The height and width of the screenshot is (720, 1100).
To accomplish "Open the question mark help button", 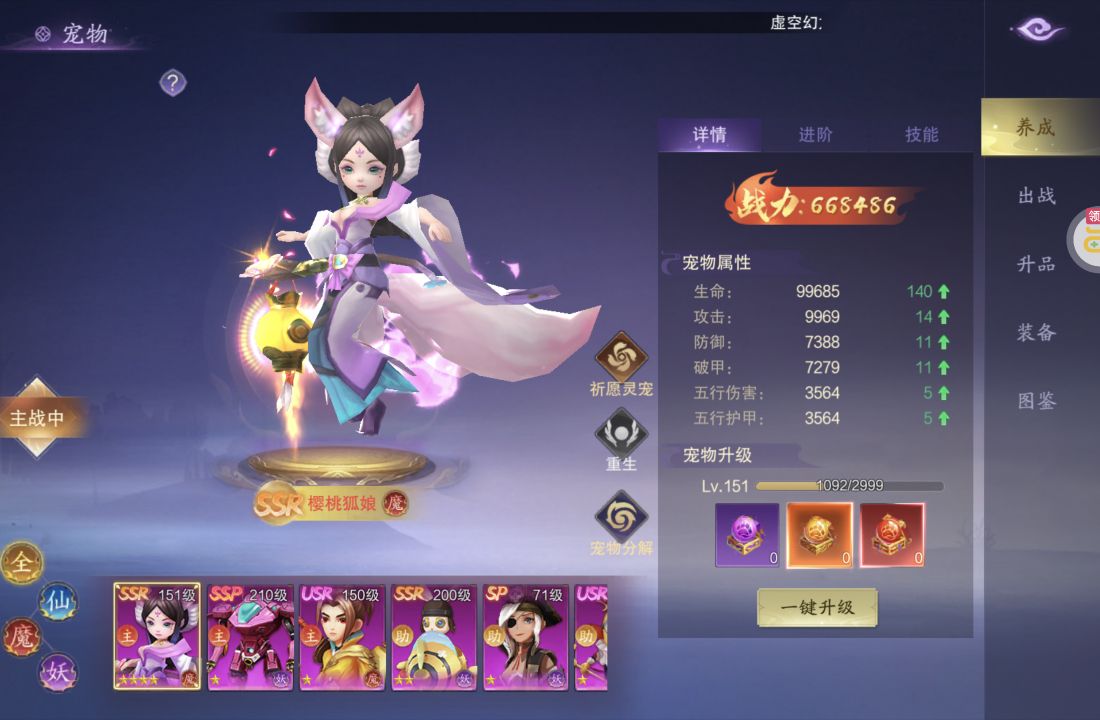I will [x=173, y=83].
